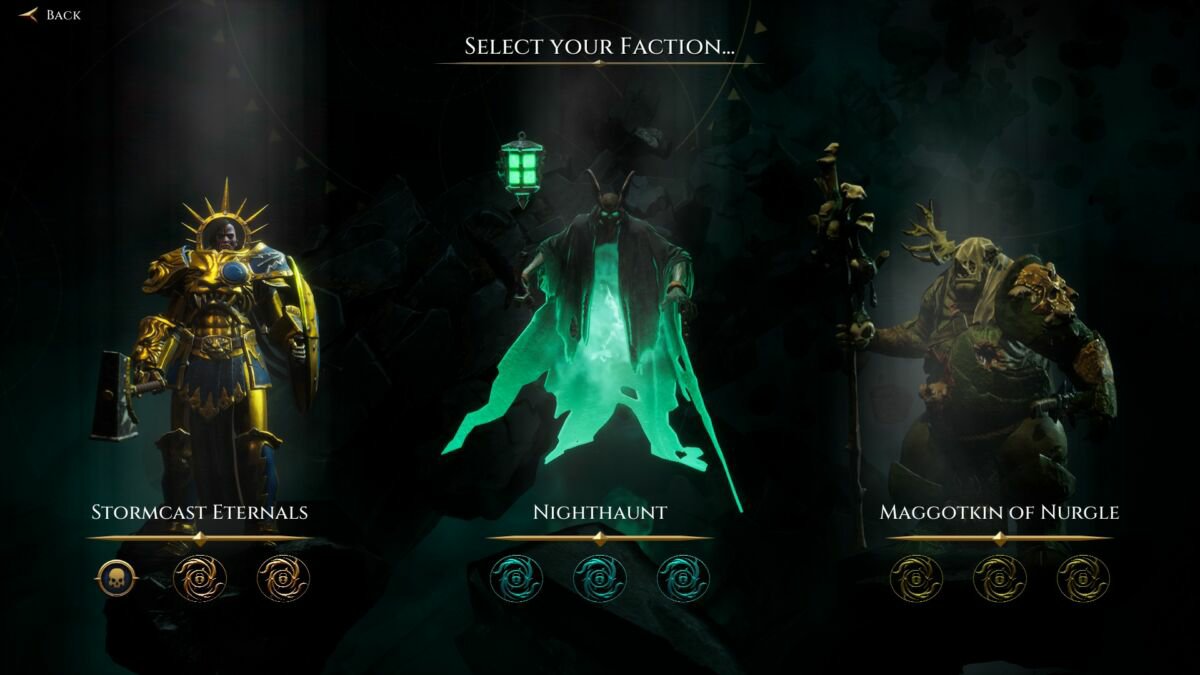Select the Stormcast Eternals faction
The image size is (1200, 675).
coord(200,512)
